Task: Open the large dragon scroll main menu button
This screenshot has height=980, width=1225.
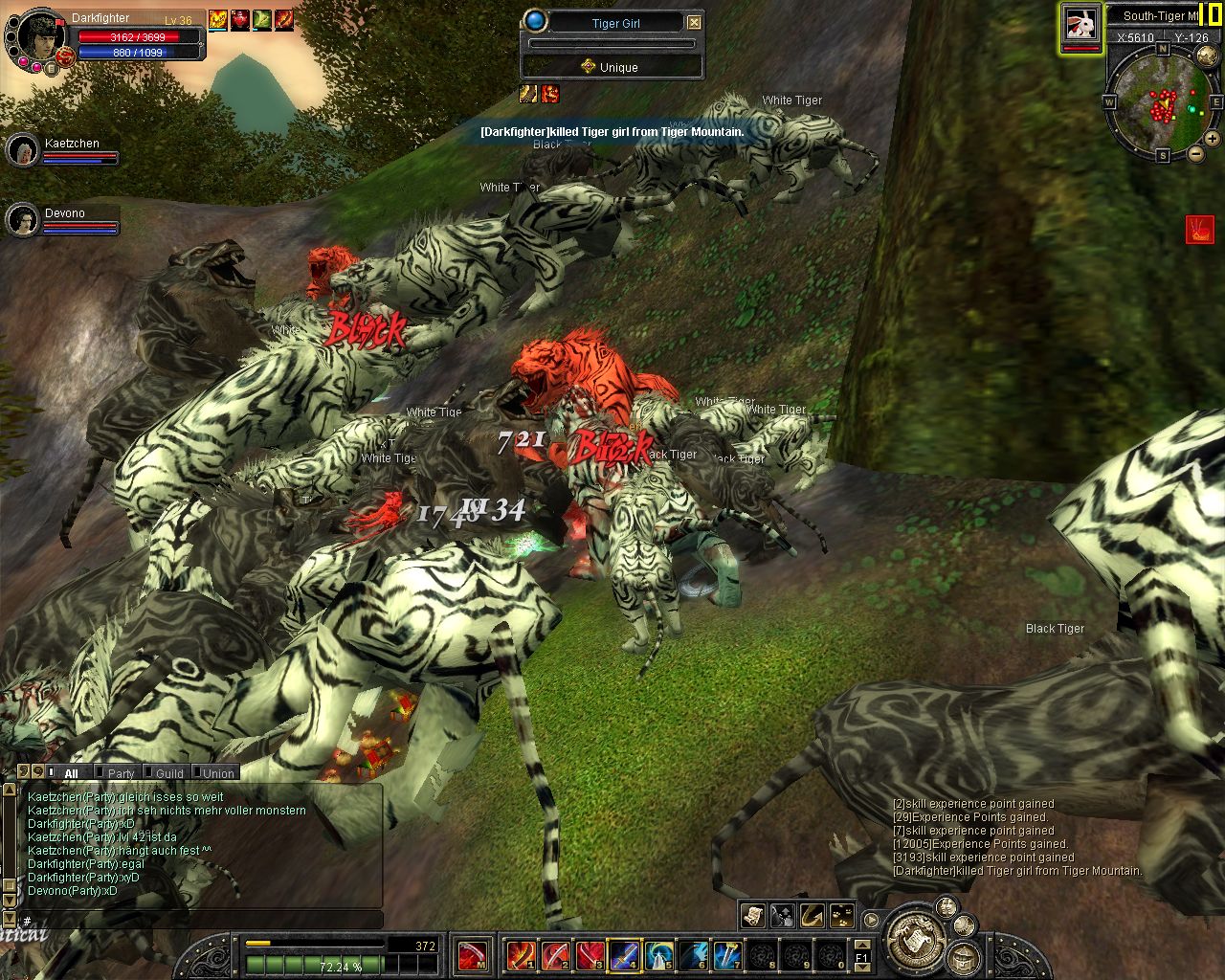Action: click(917, 936)
